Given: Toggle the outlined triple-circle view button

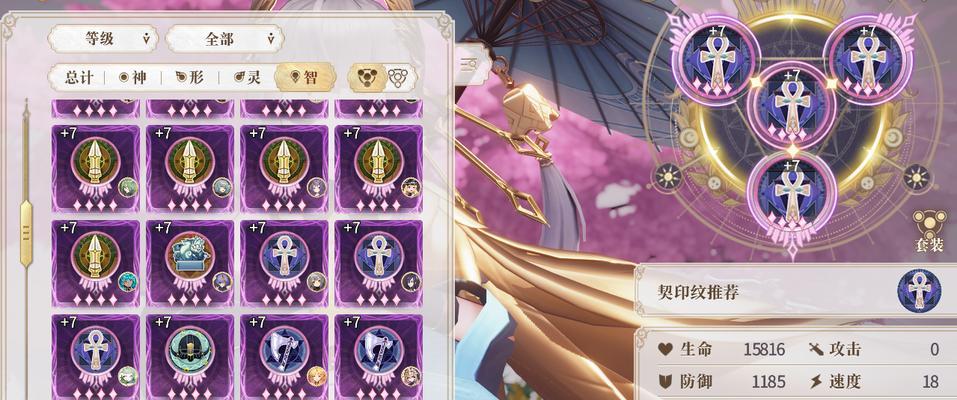Looking at the screenshot, I should coord(398,77).
